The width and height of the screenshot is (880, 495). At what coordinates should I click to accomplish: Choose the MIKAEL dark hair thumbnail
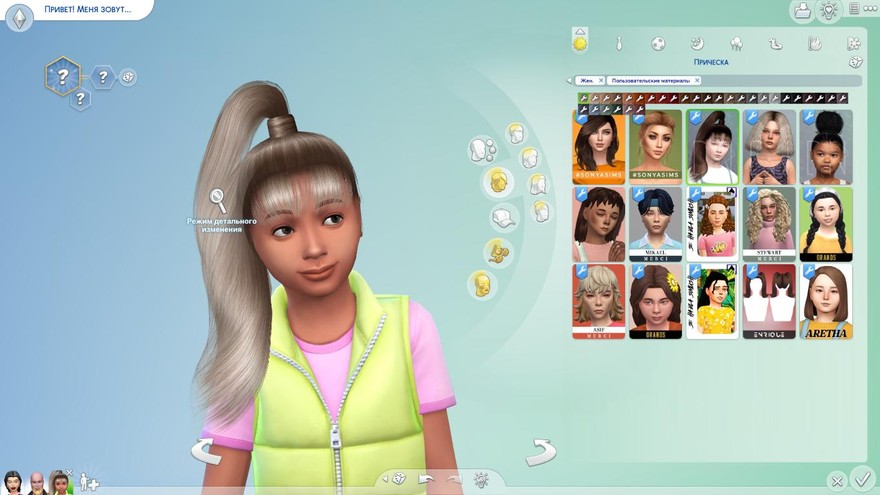click(655, 224)
